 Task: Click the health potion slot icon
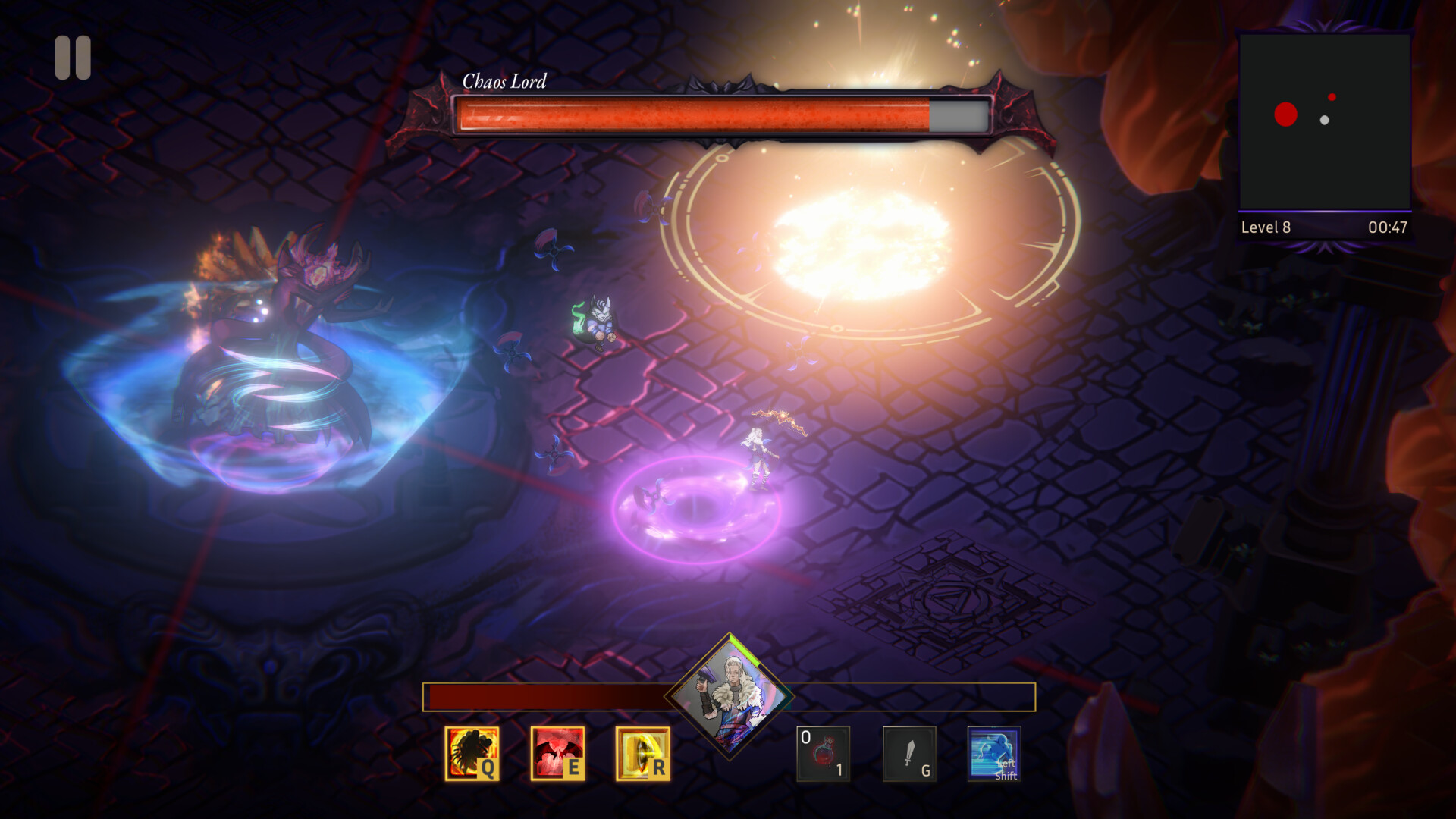click(823, 755)
